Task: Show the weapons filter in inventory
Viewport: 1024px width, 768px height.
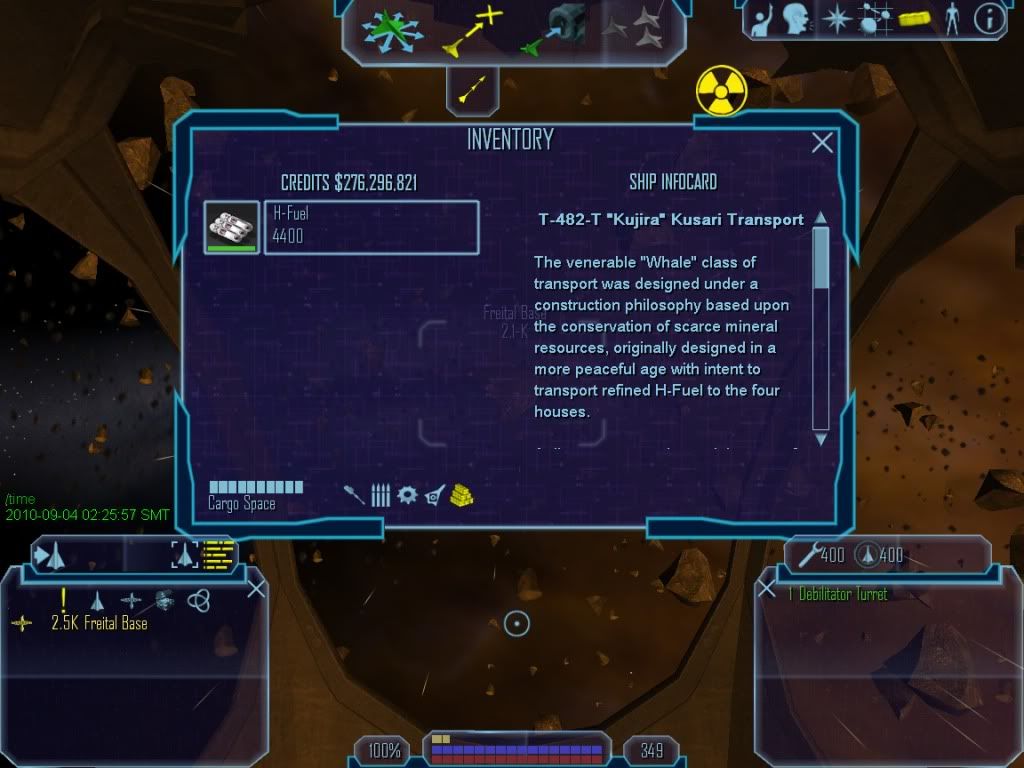Action: click(353, 495)
